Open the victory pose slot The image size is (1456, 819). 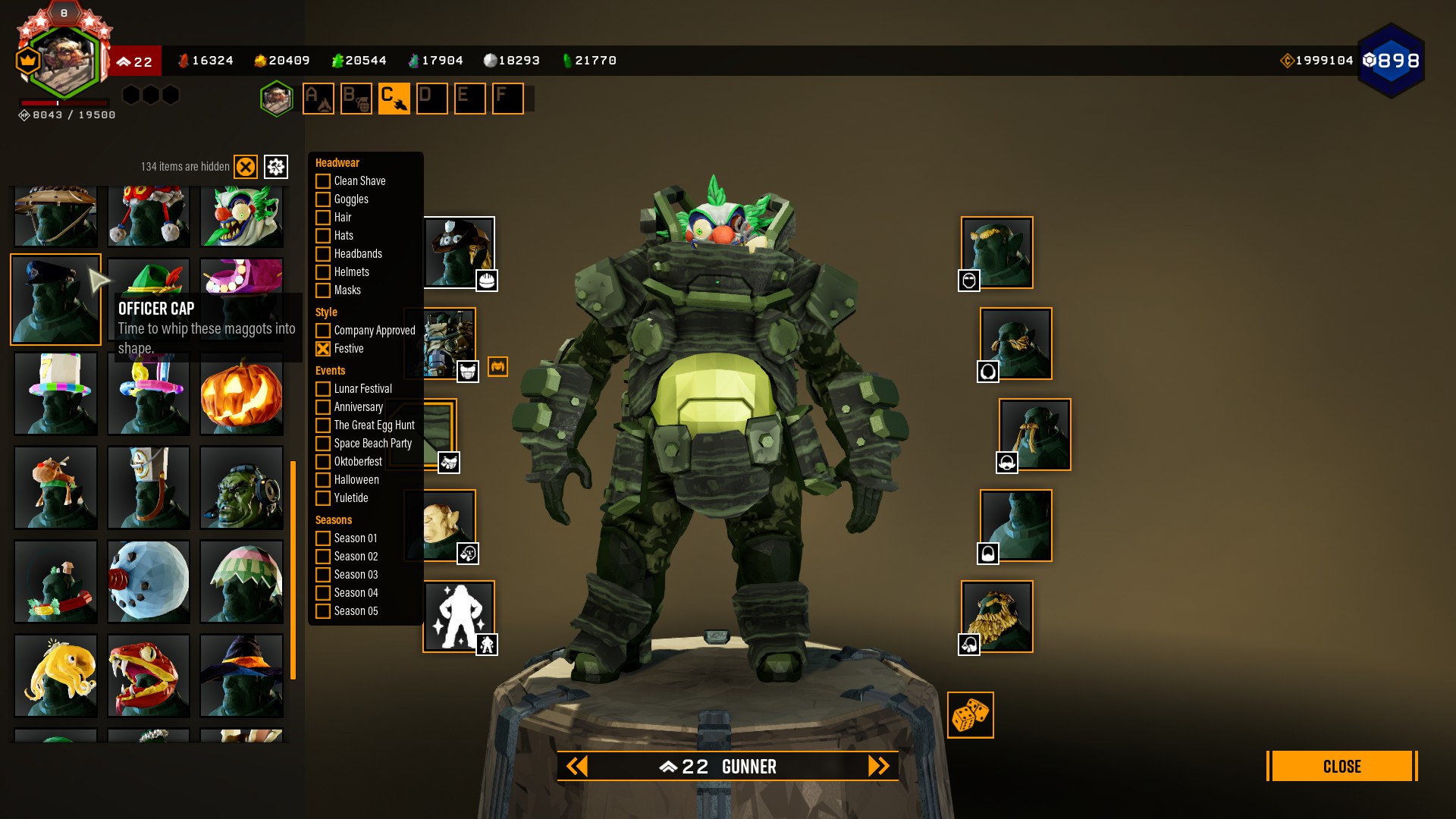(x=459, y=617)
